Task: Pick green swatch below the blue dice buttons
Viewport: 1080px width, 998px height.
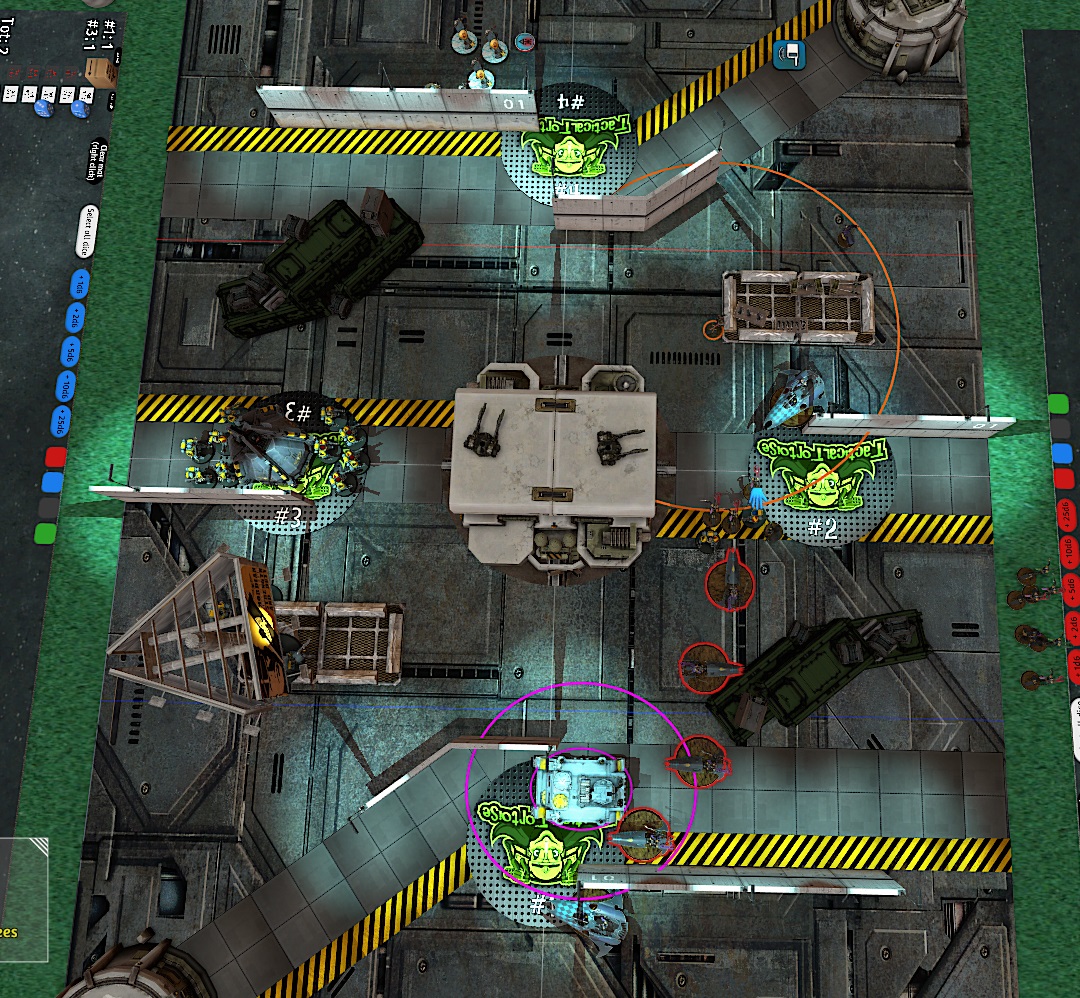Action: coord(45,533)
